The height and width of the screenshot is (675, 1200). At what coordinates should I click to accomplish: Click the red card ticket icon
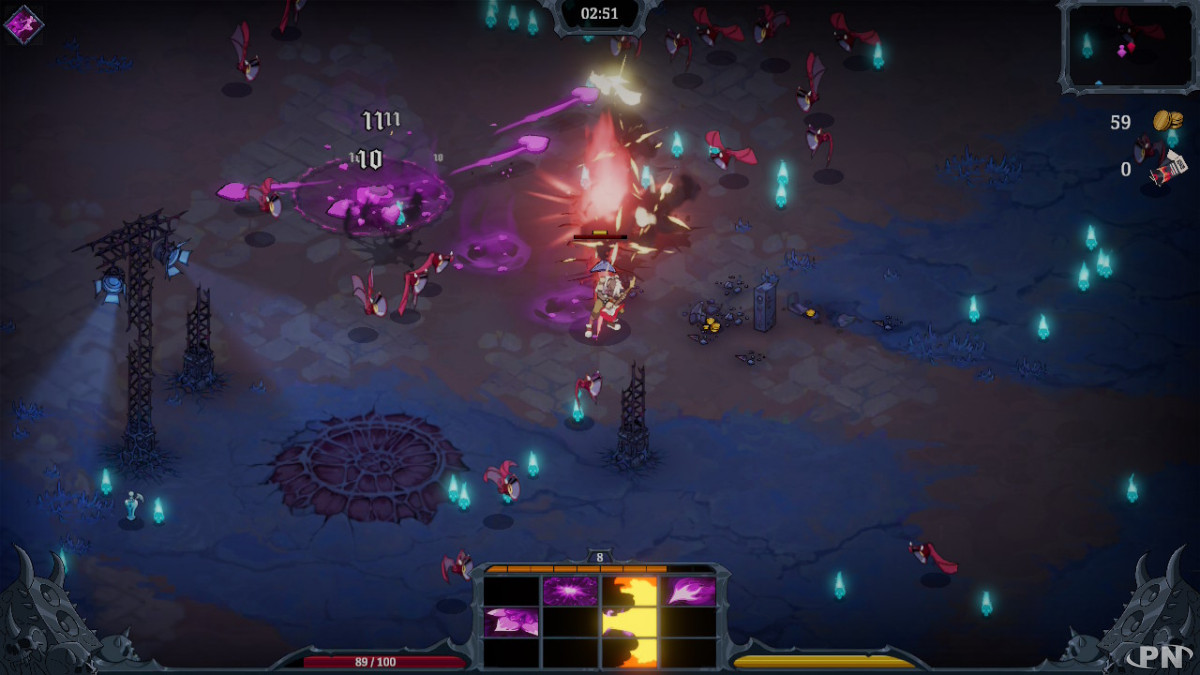[1167, 169]
